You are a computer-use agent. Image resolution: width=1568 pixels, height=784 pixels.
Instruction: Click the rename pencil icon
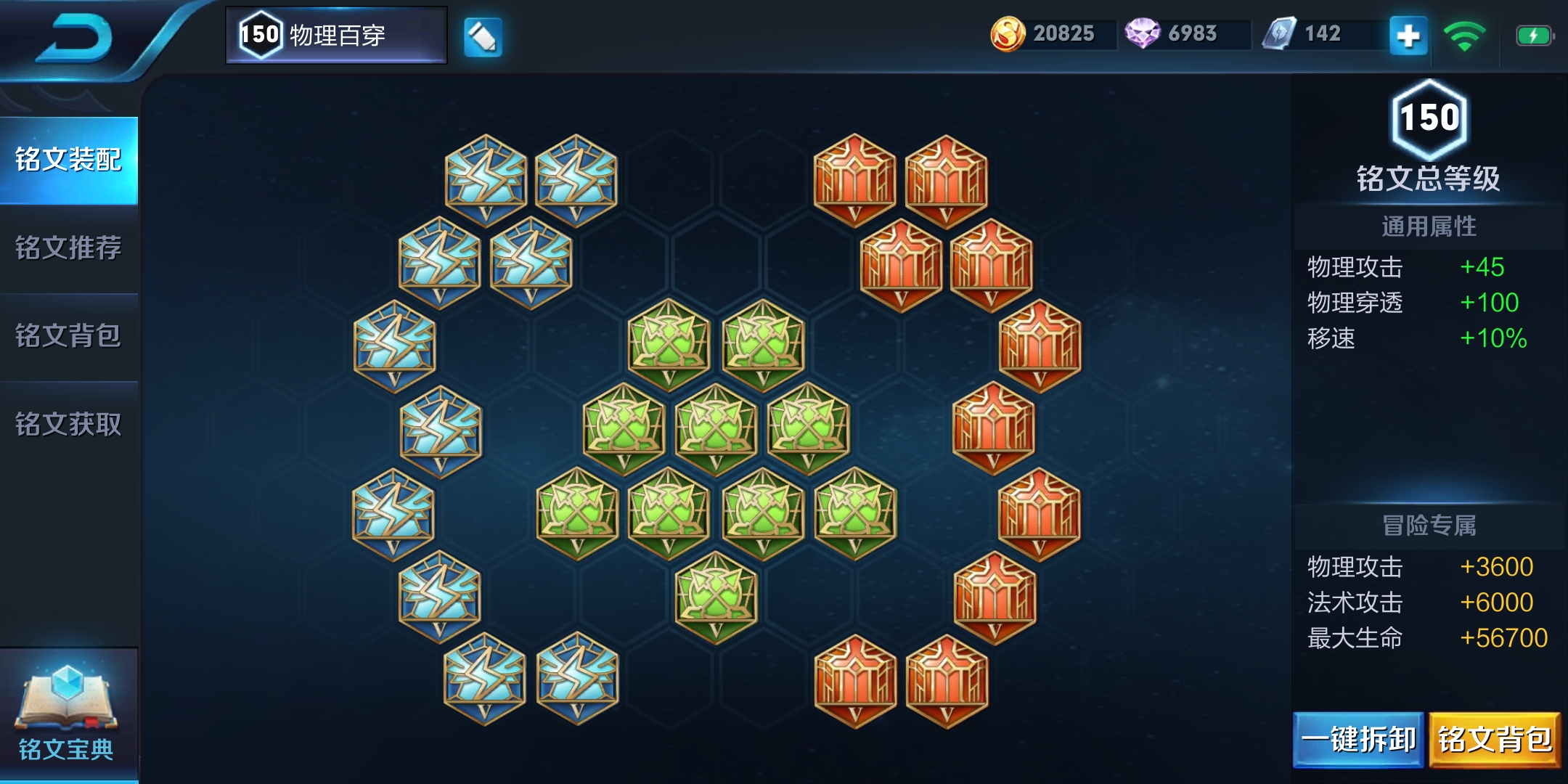click(x=483, y=36)
